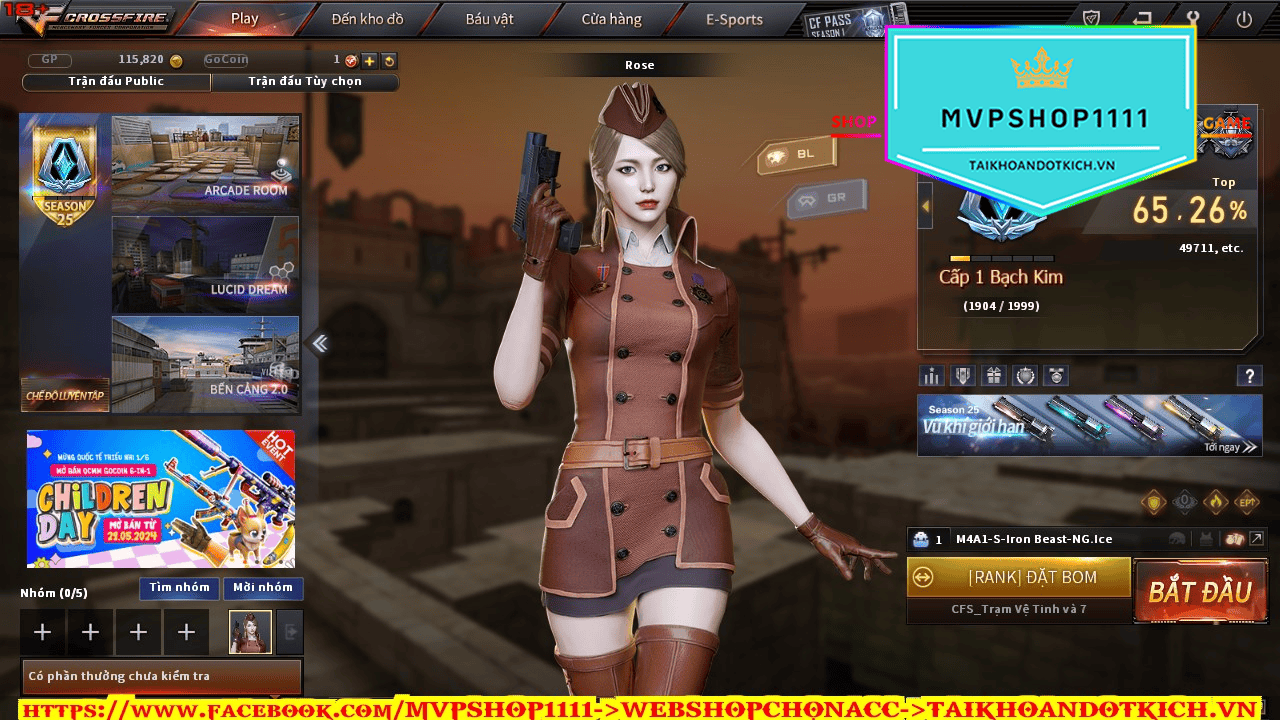Open the Children Day event banner

click(x=161, y=498)
